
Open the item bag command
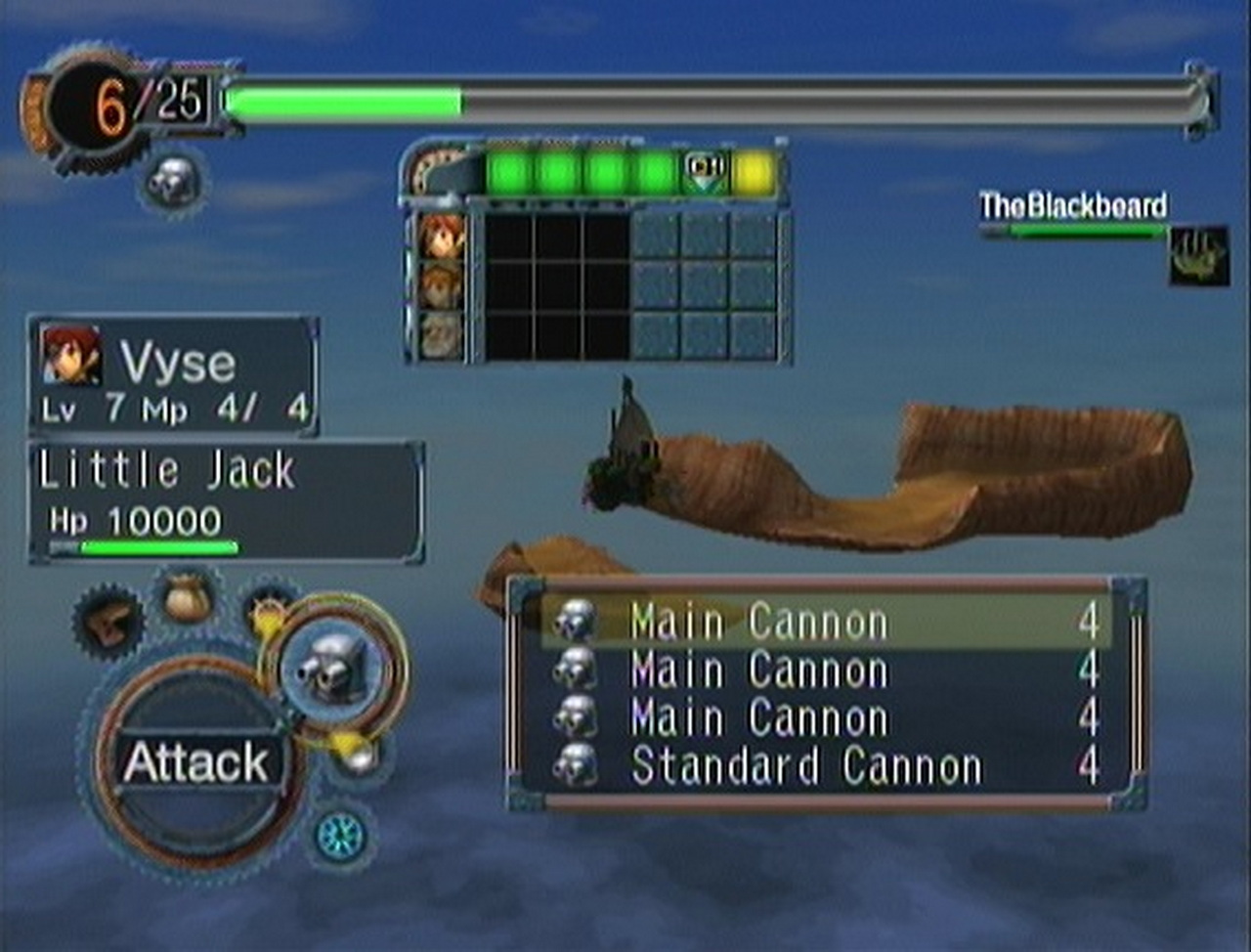(188, 597)
